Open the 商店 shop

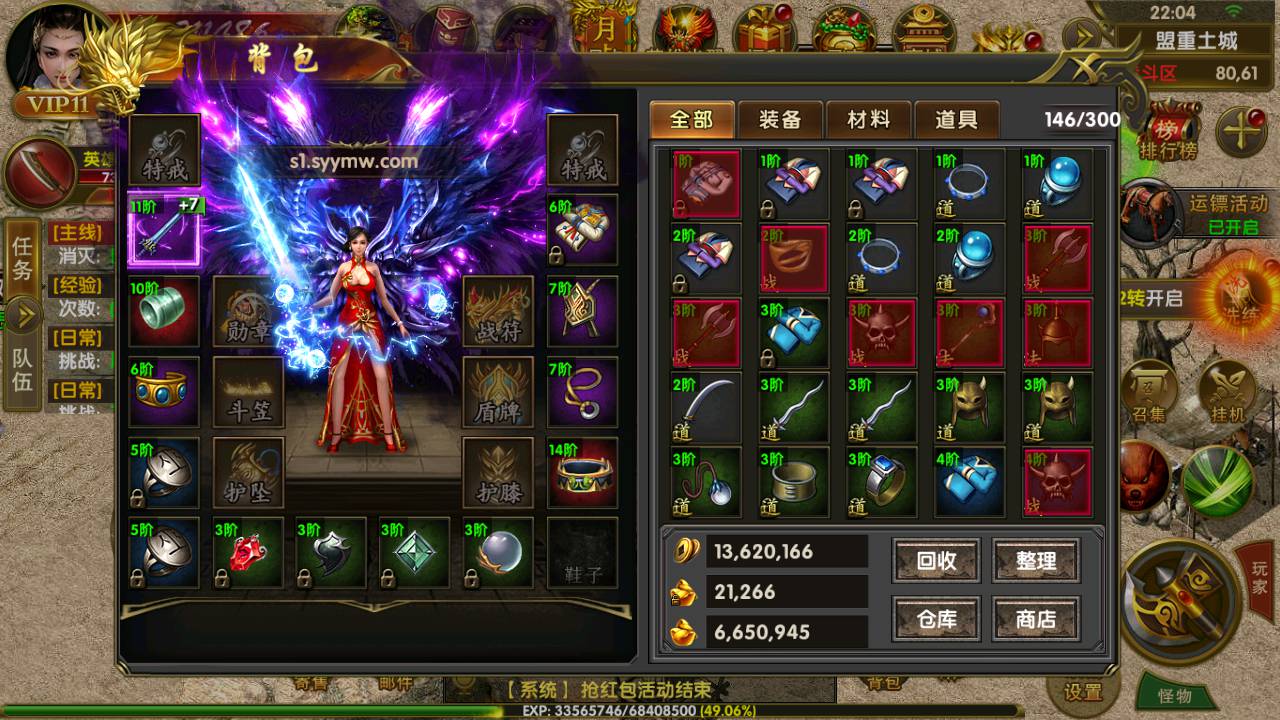click(1036, 619)
